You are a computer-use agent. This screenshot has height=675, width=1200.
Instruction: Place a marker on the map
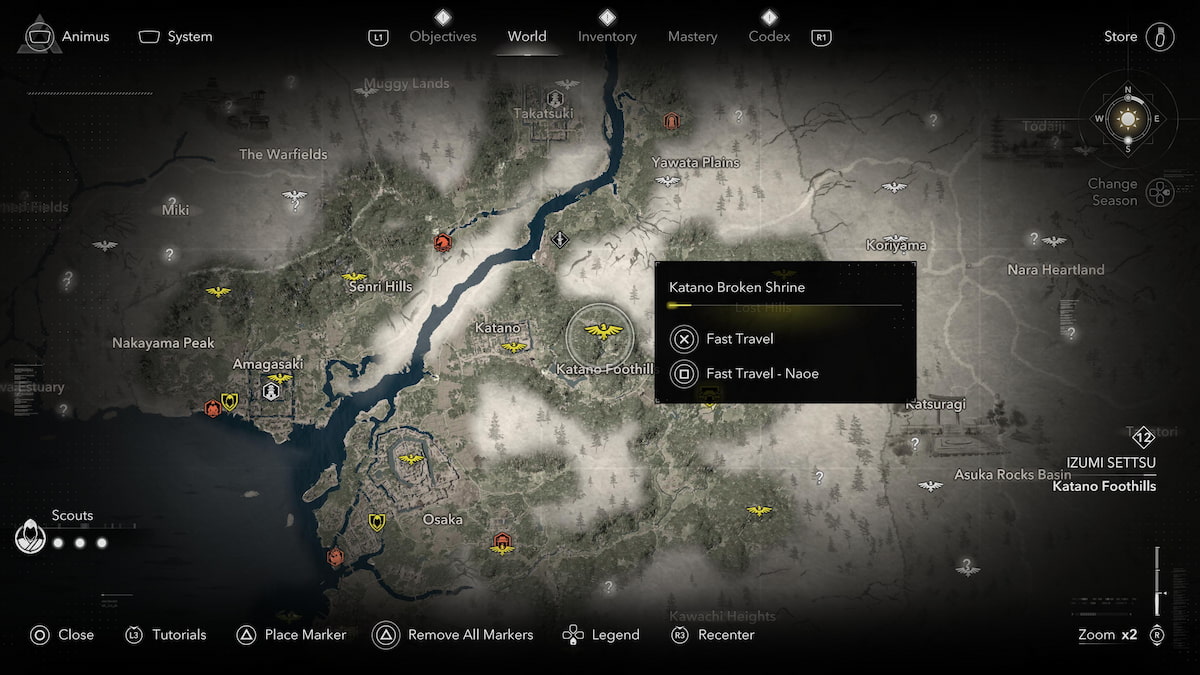point(292,635)
